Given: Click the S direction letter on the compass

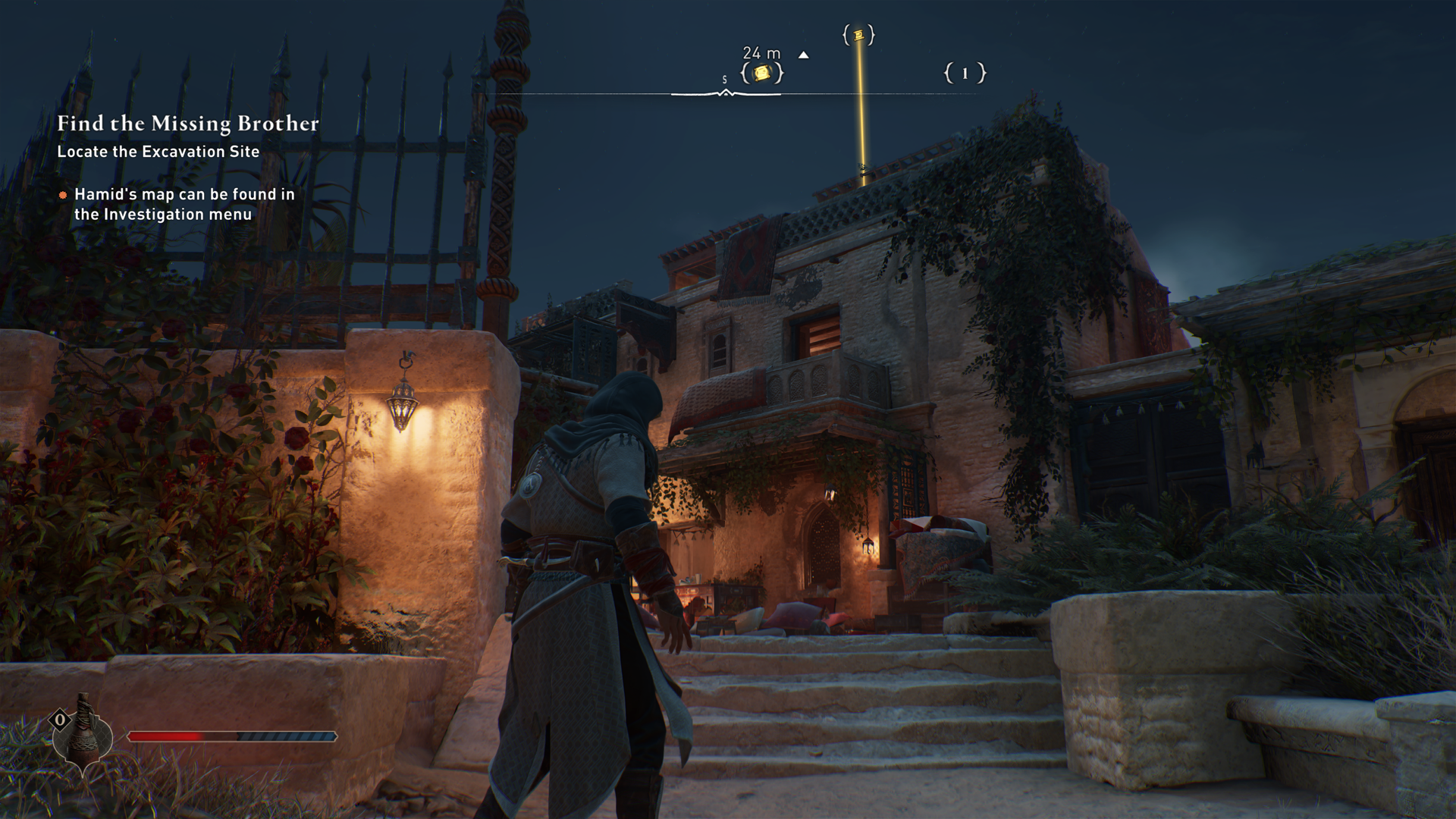Looking at the screenshot, I should coord(724,78).
